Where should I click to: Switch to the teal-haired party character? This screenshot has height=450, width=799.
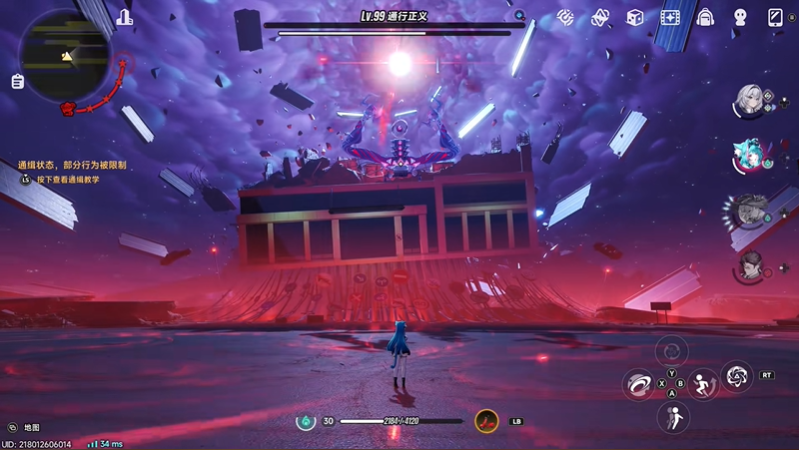tap(748, 156)
